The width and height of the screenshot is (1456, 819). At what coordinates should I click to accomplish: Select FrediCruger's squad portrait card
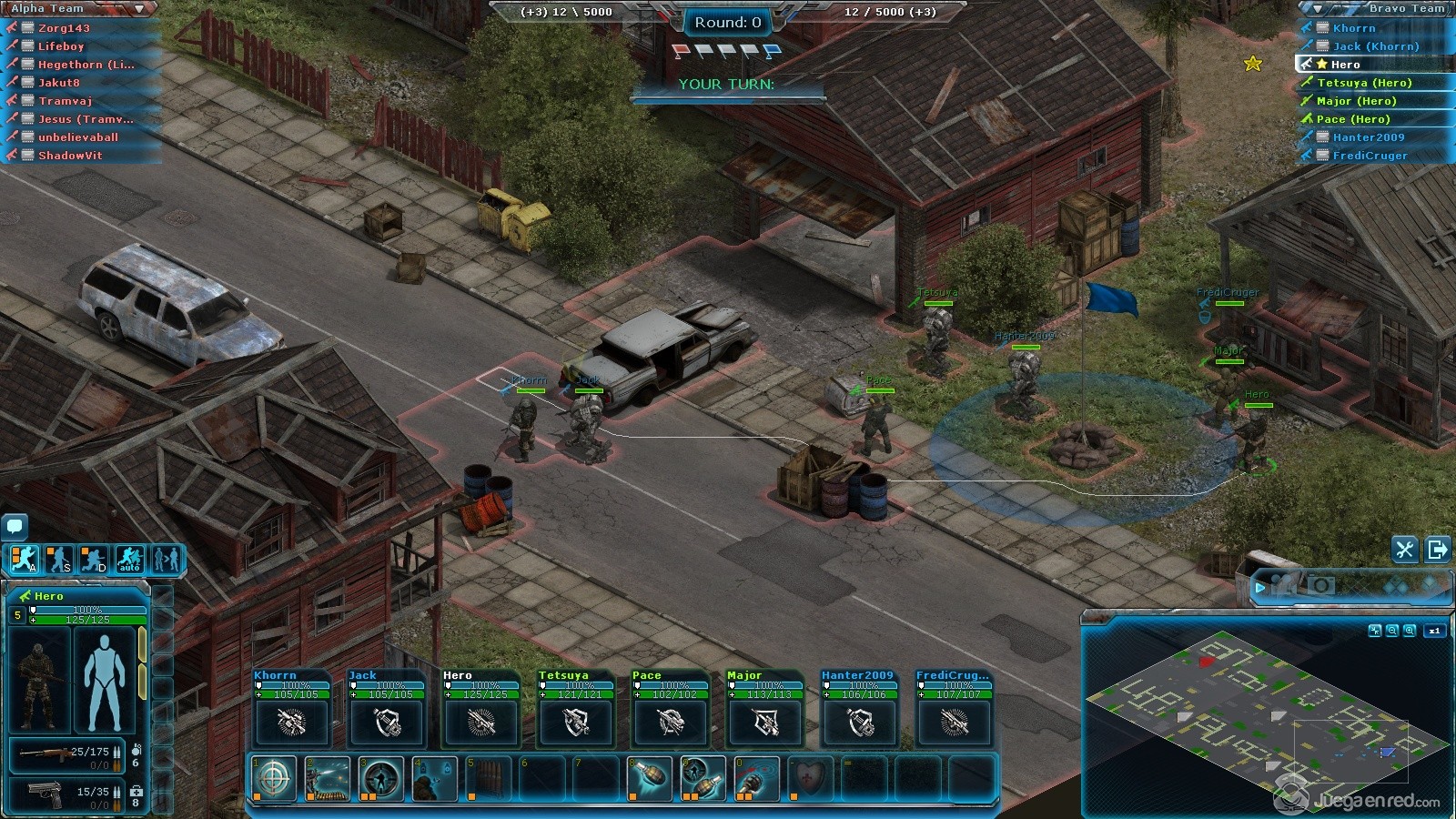click(x=954, y=710)
